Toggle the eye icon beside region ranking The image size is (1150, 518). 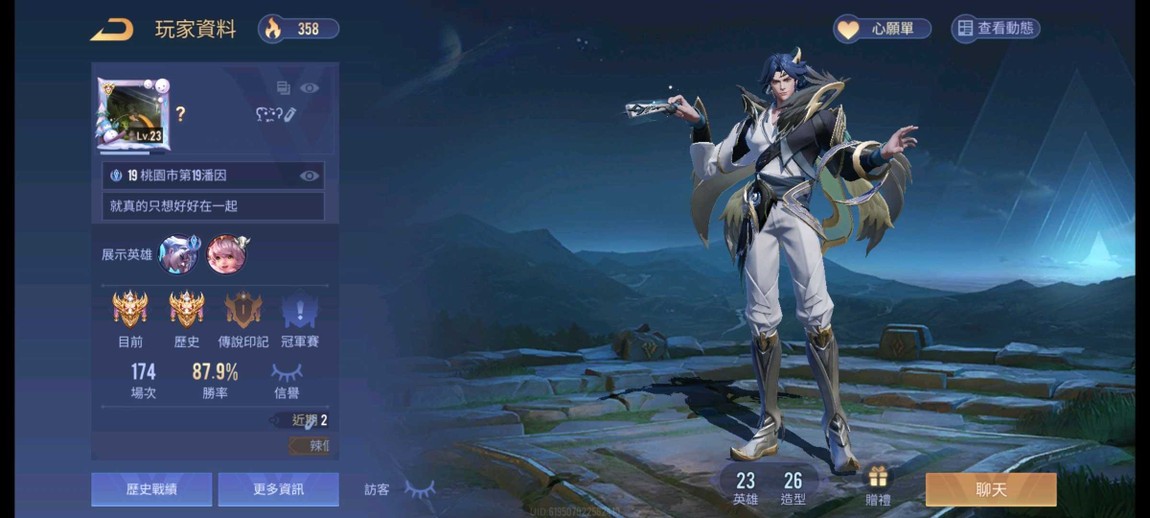310,176
